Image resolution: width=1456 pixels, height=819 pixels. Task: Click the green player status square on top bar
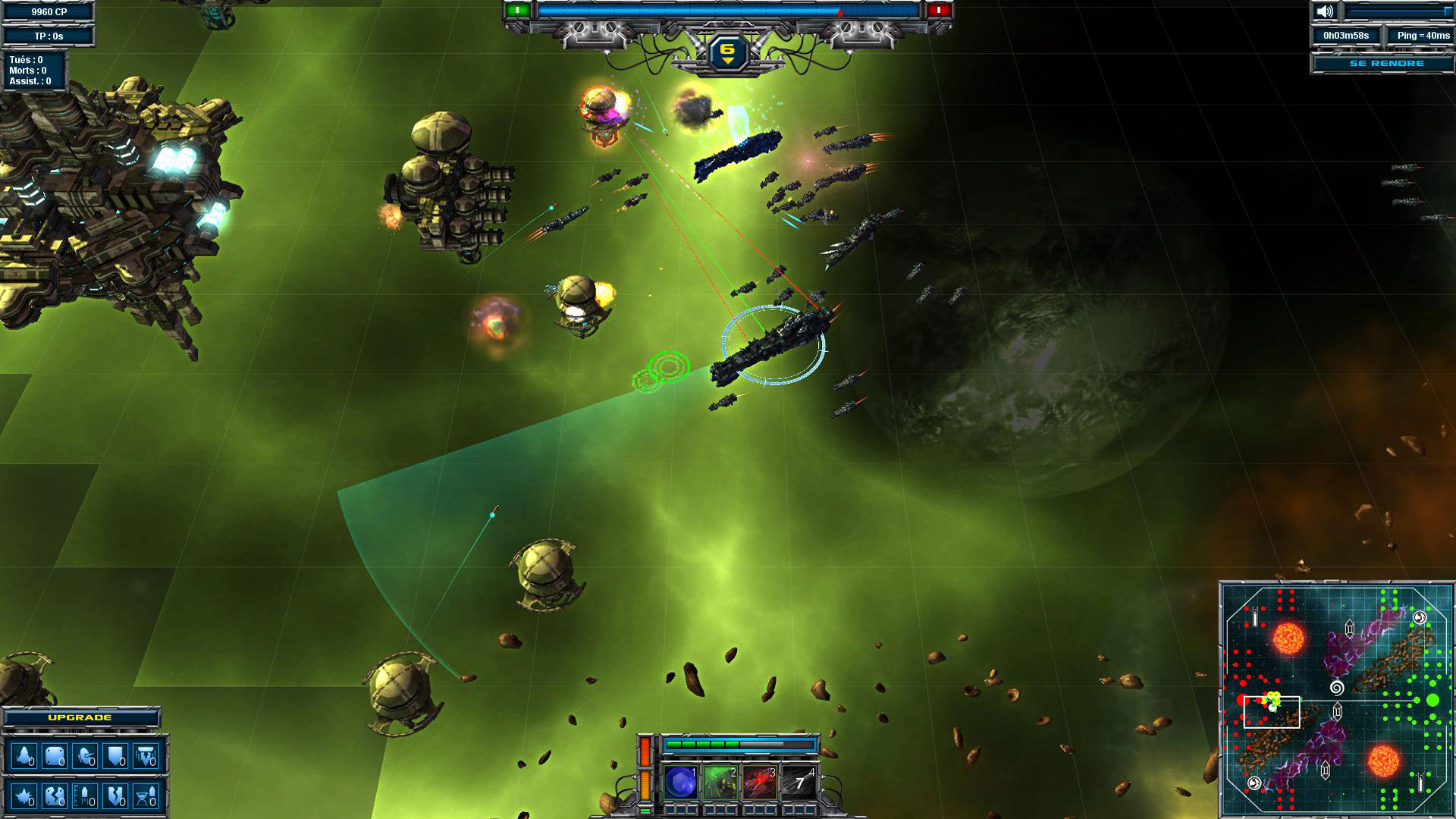point(519,10)
